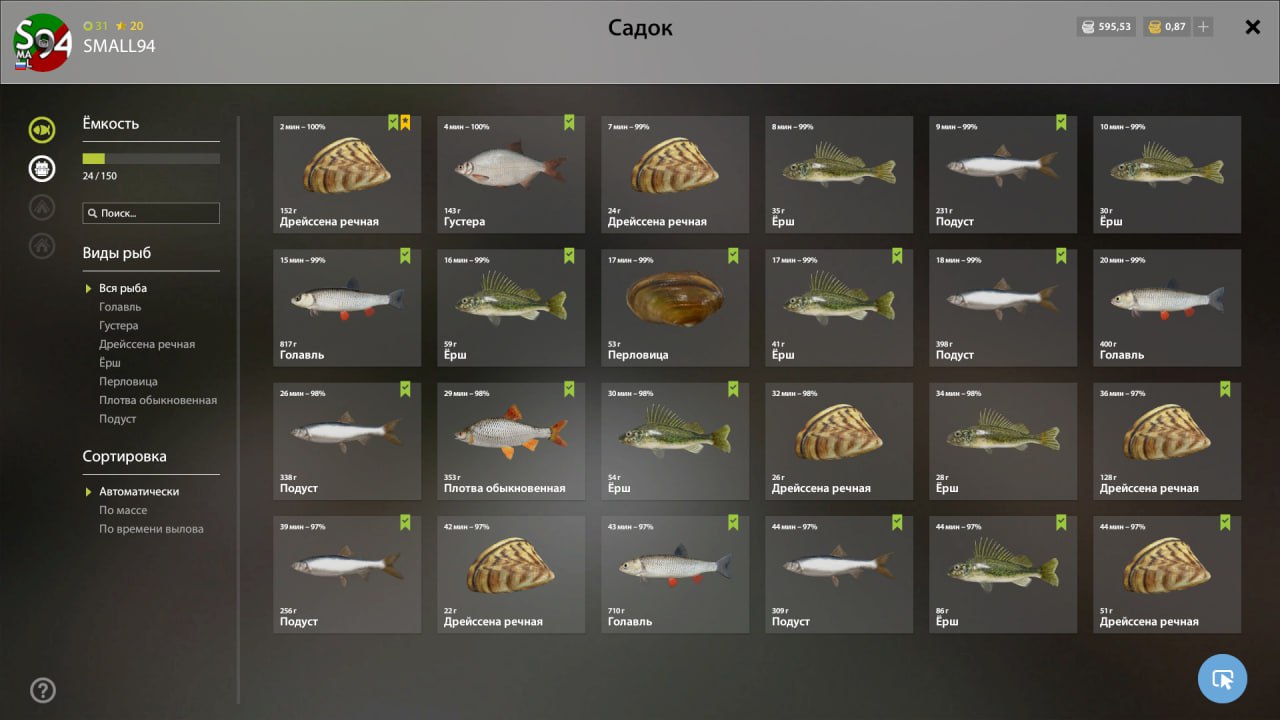1280x720 pixels.
Task: Select the Автоматически sort option
Action: pos(139,492)
